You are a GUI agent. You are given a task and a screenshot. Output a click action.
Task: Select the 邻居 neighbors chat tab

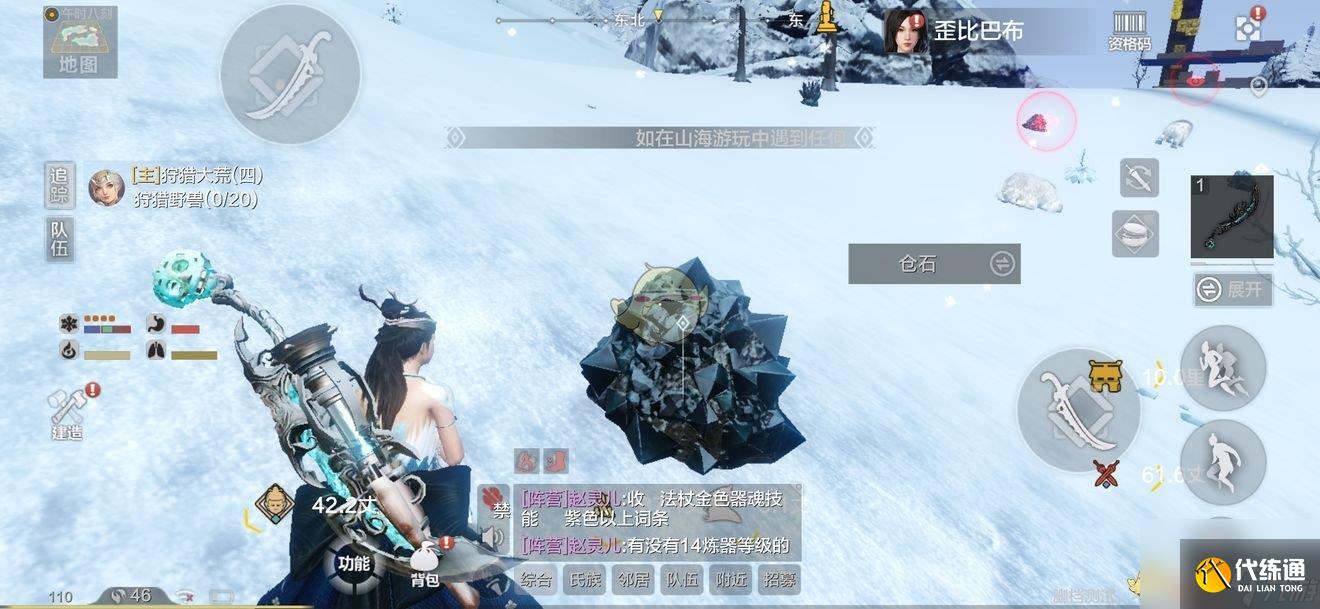(x=634, y=579)
